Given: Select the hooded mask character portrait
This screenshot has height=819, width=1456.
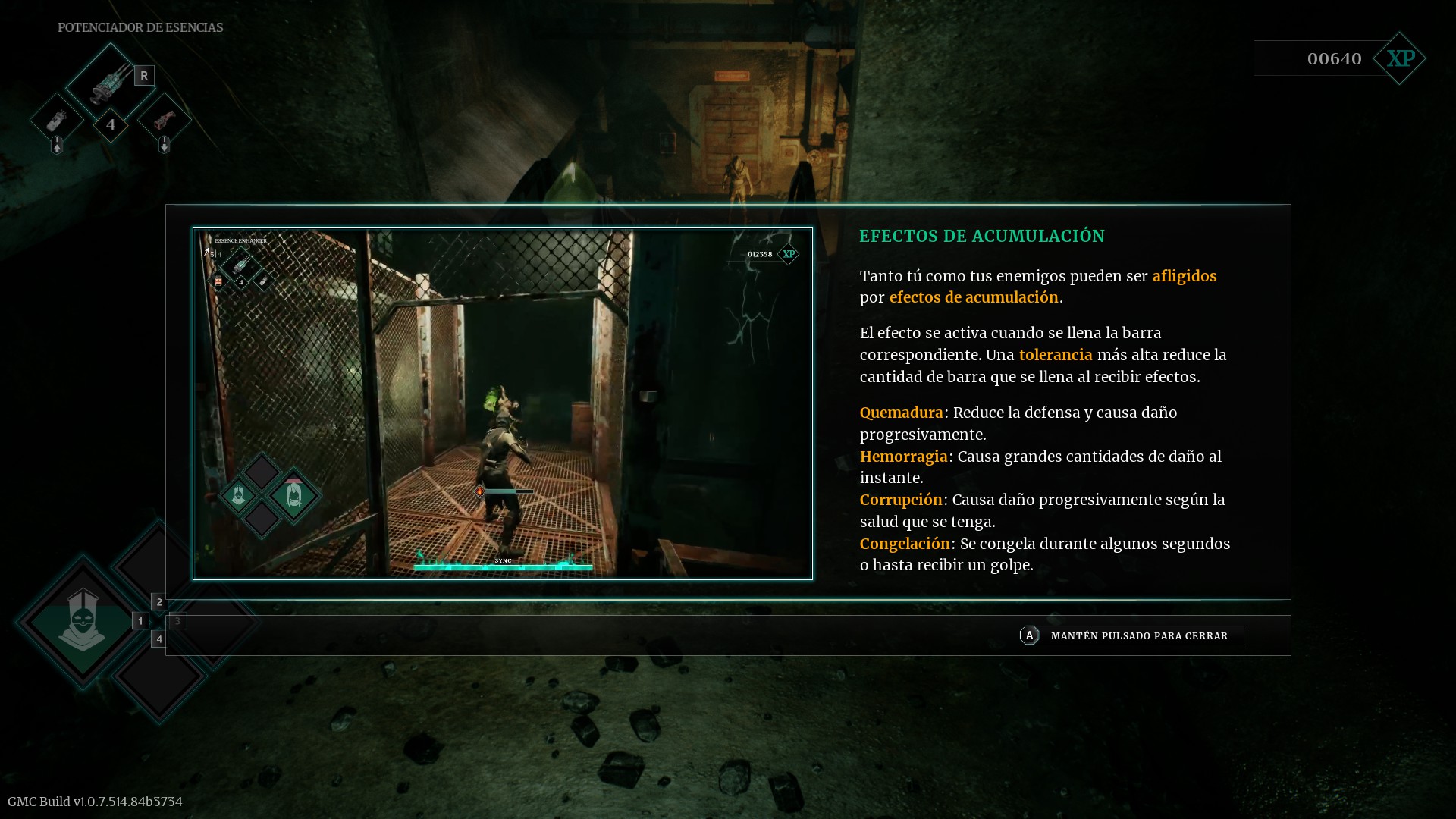Looking at the screenshot, I should click(82, 620).
